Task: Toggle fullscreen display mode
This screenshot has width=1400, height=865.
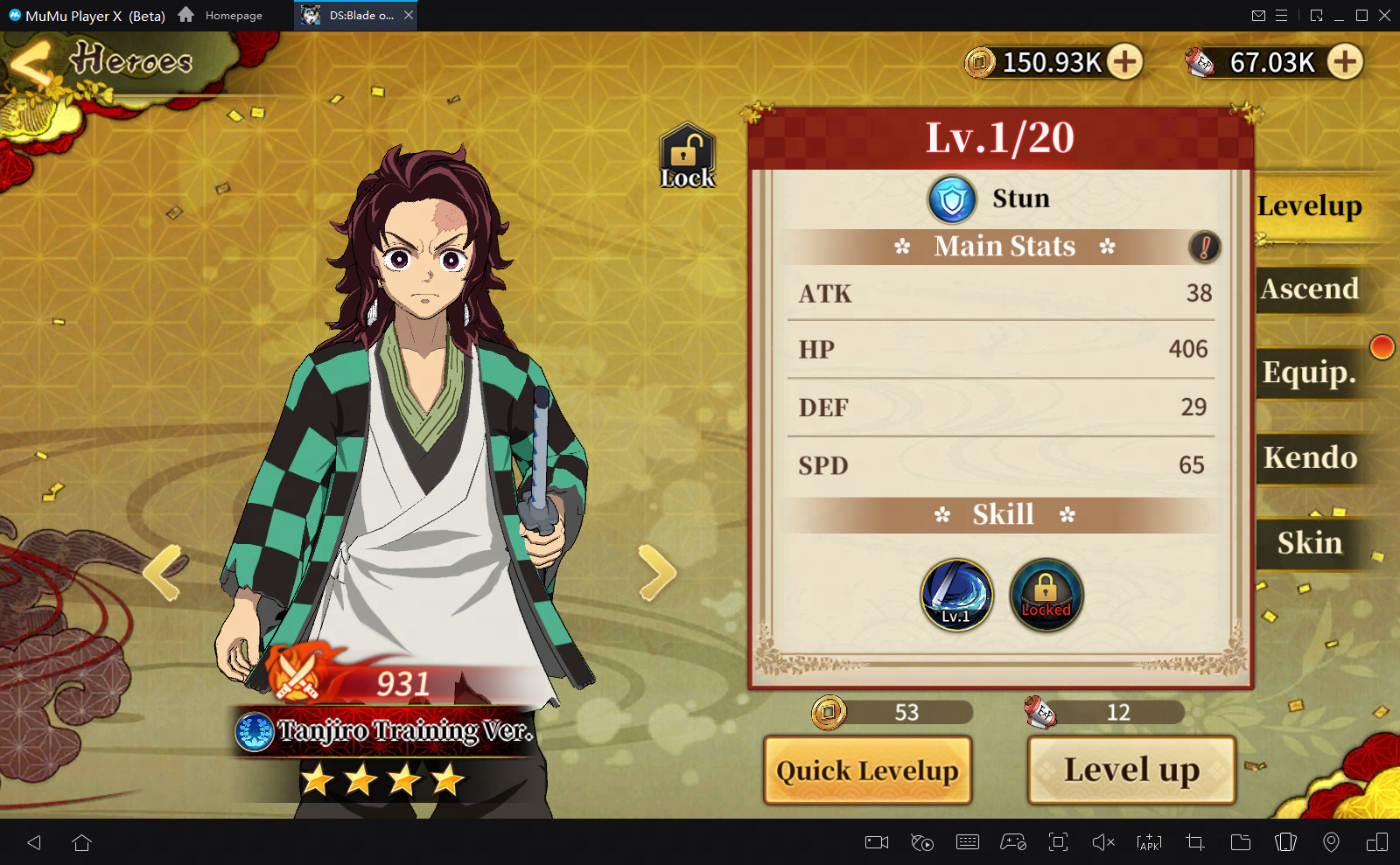Action: tap(1058, 842)
